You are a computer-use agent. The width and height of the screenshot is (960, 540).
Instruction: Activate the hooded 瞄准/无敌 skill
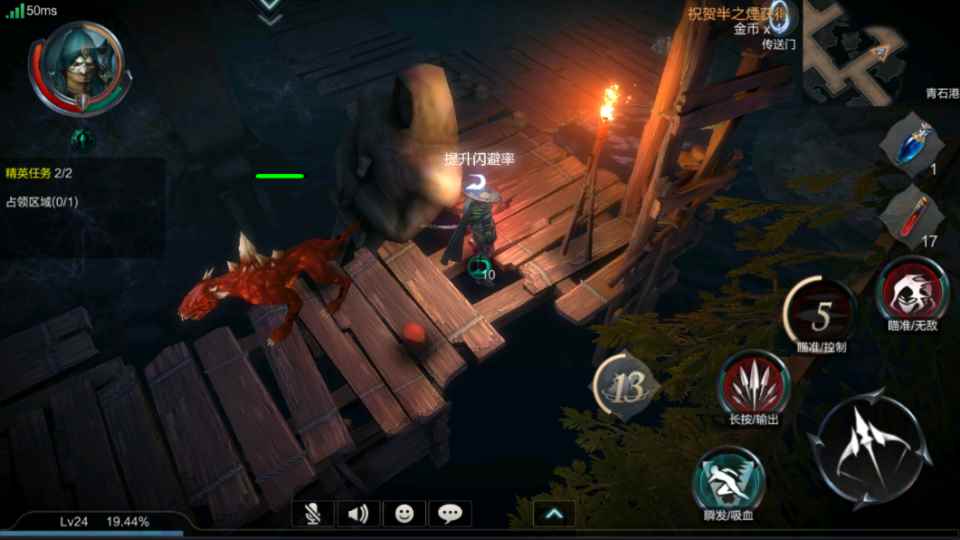[x=912, y=288]
